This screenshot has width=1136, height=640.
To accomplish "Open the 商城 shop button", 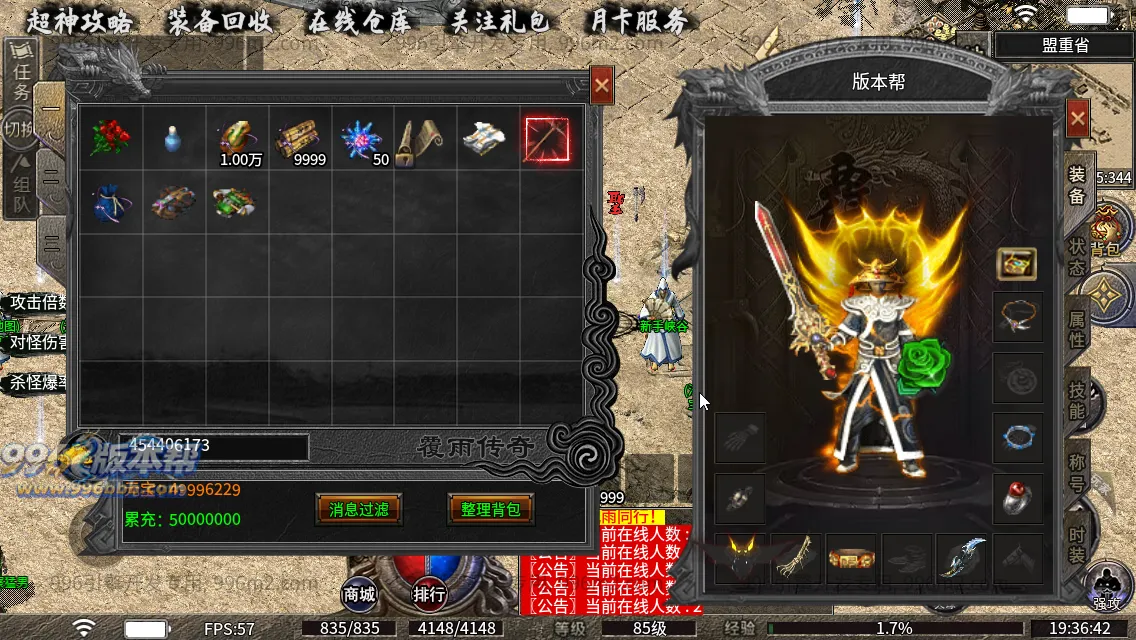I will pos(359,594).
